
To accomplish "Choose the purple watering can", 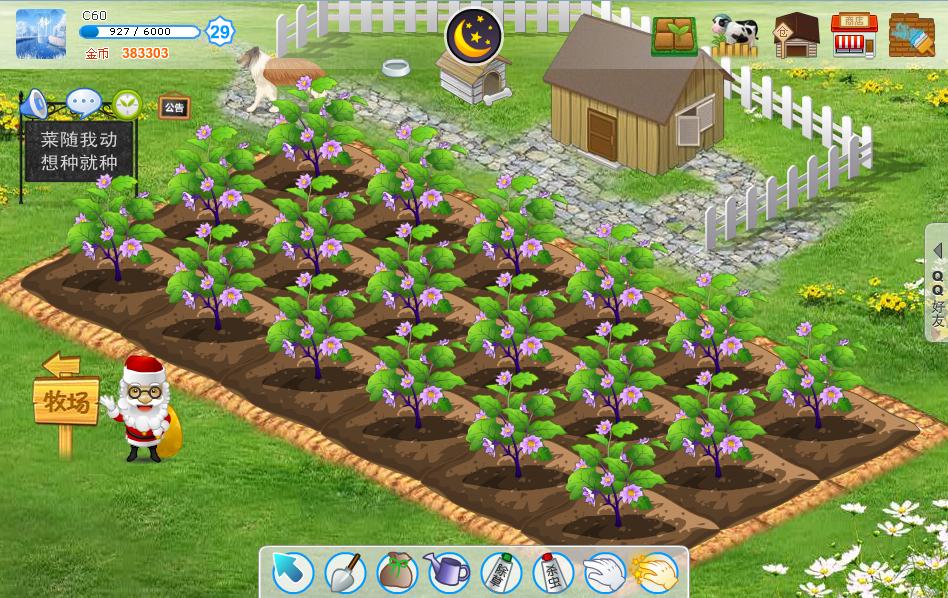I will 448,572.
